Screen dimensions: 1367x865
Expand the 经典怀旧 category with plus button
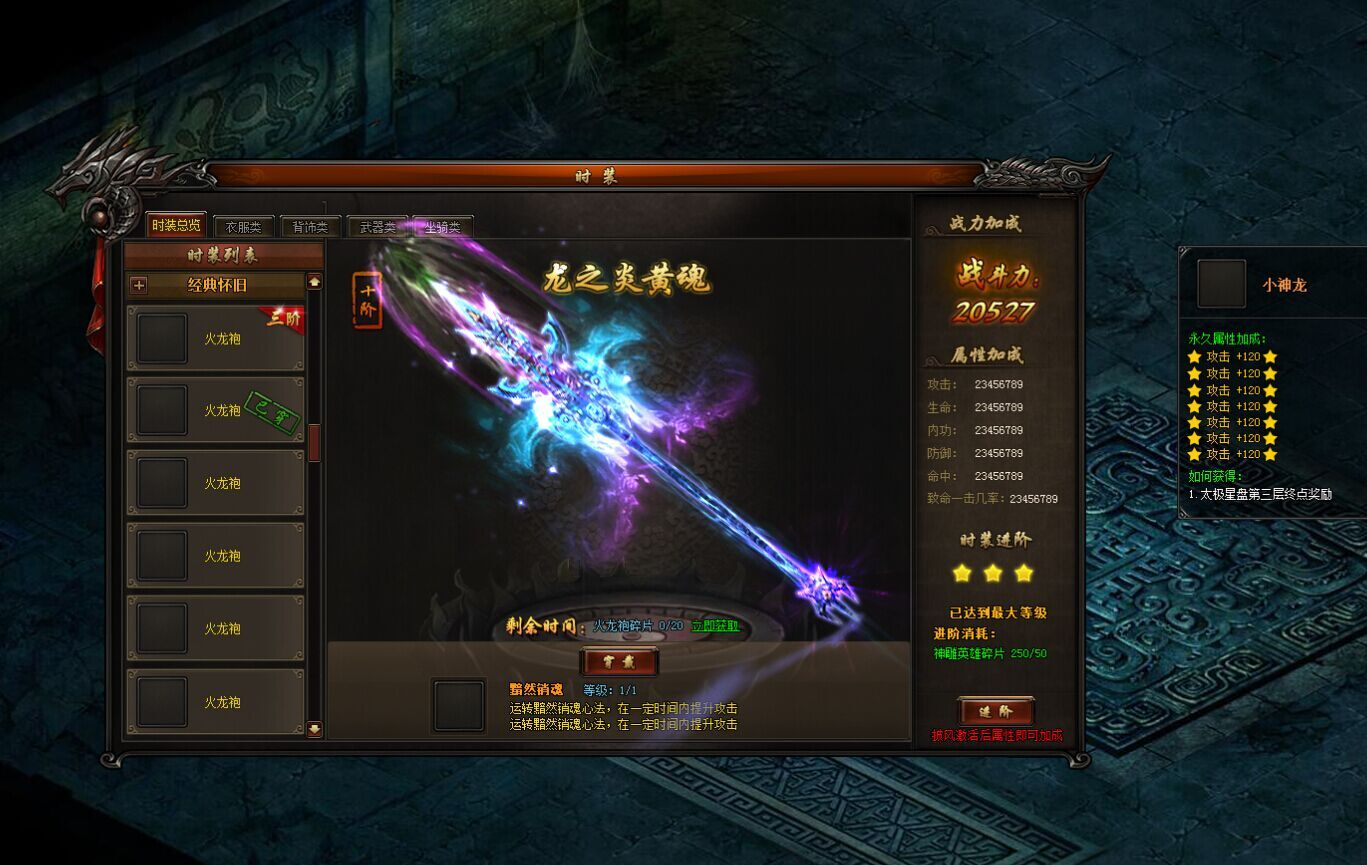(x=139, y=285)
